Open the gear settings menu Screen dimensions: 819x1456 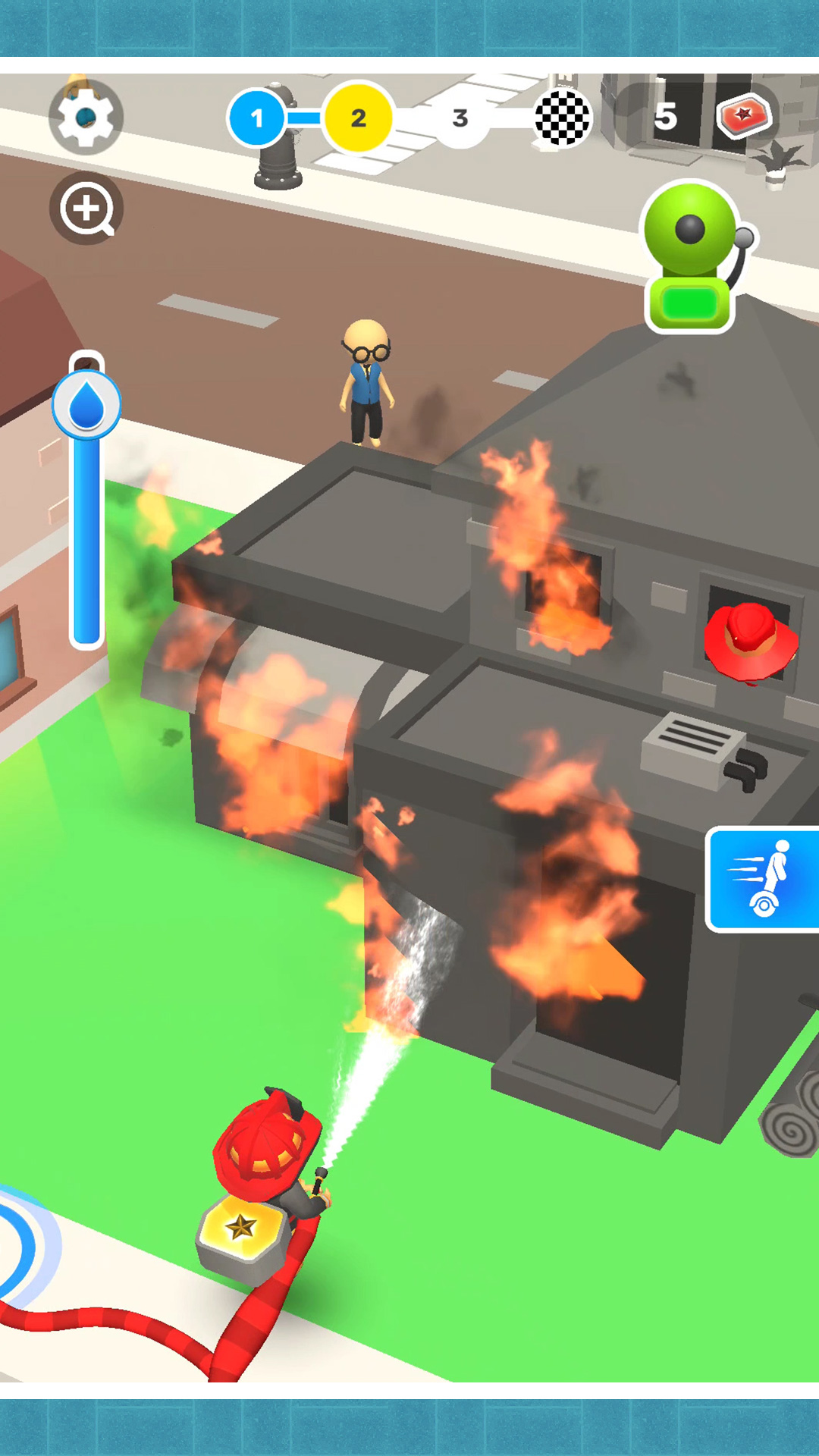pyautogui.click(x=86, y=118)
